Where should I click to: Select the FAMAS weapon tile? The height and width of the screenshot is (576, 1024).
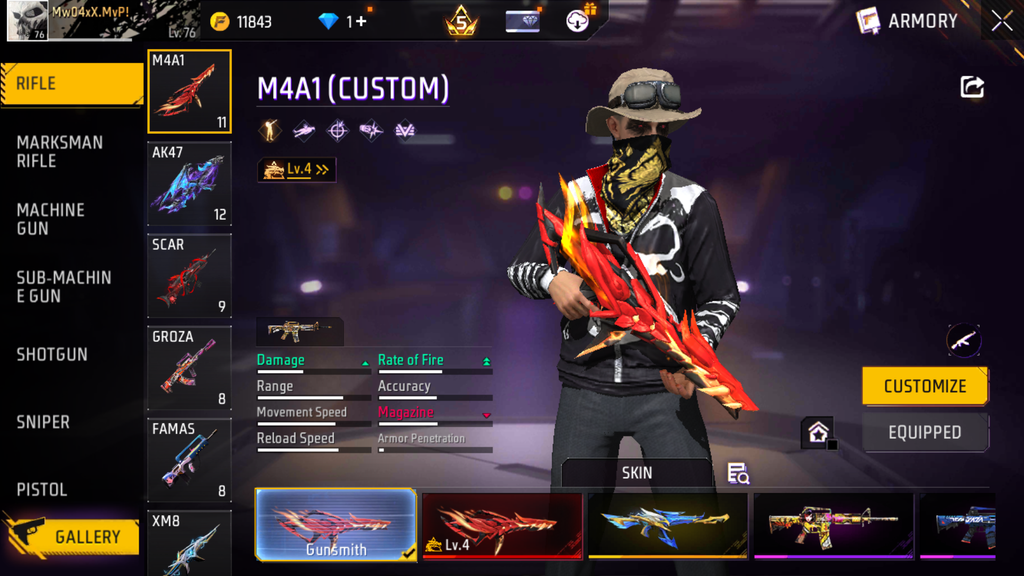pyautogui.click(x=189, y=460)
